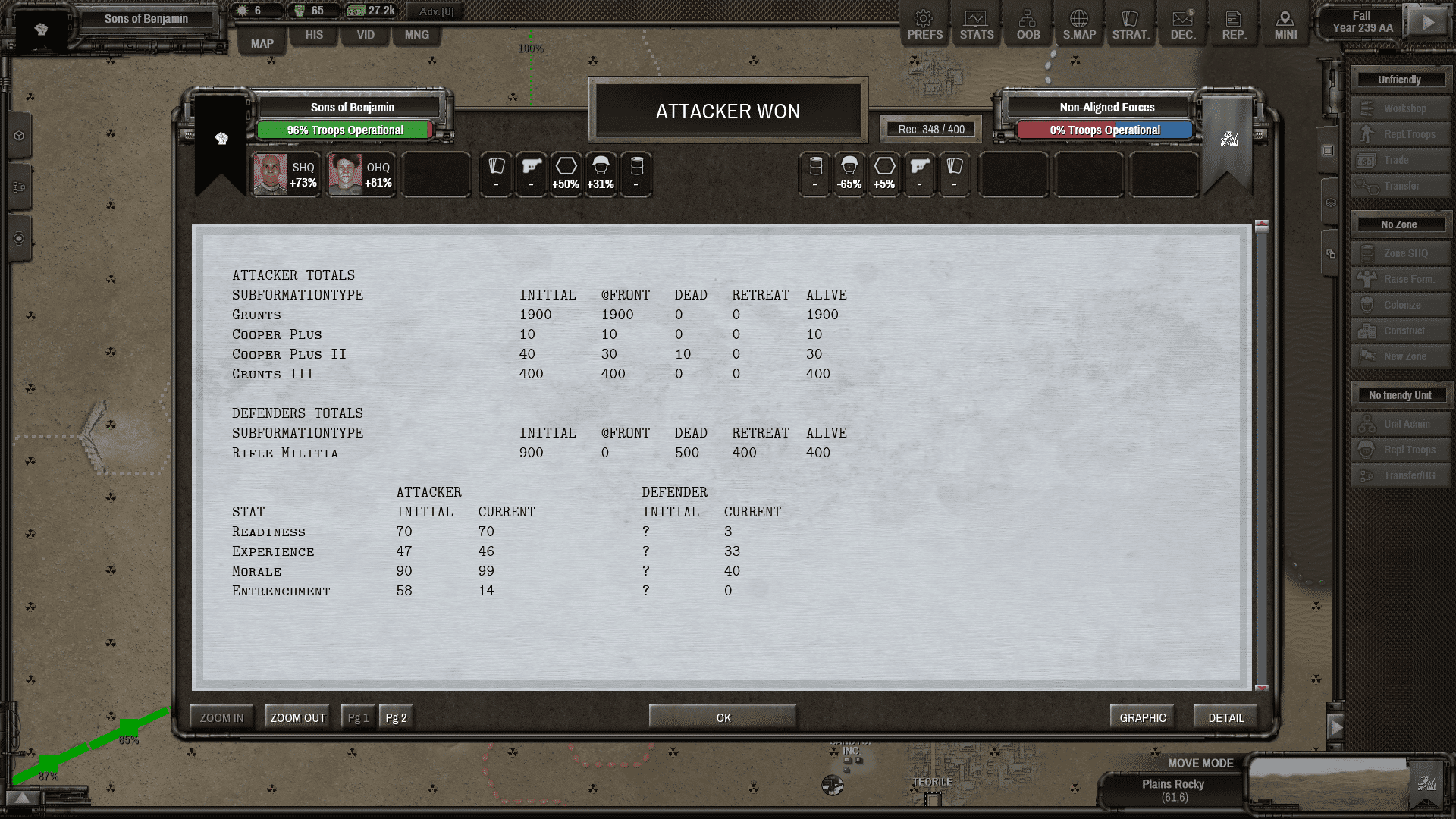Open the STRAT stratagem cards
Viewport: 1456px width, 819px height.
point(1131,24)
